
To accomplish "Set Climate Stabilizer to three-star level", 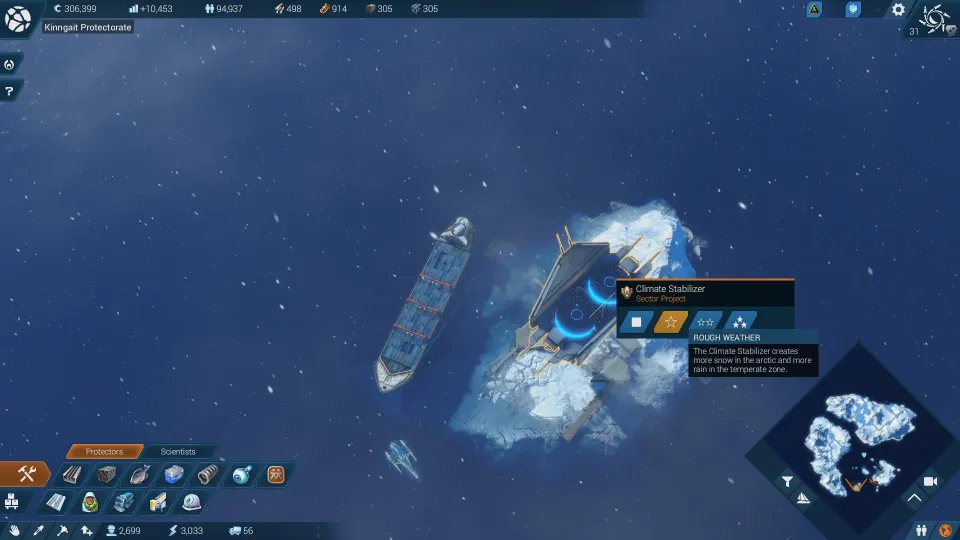I will click(x=740, y=322).
